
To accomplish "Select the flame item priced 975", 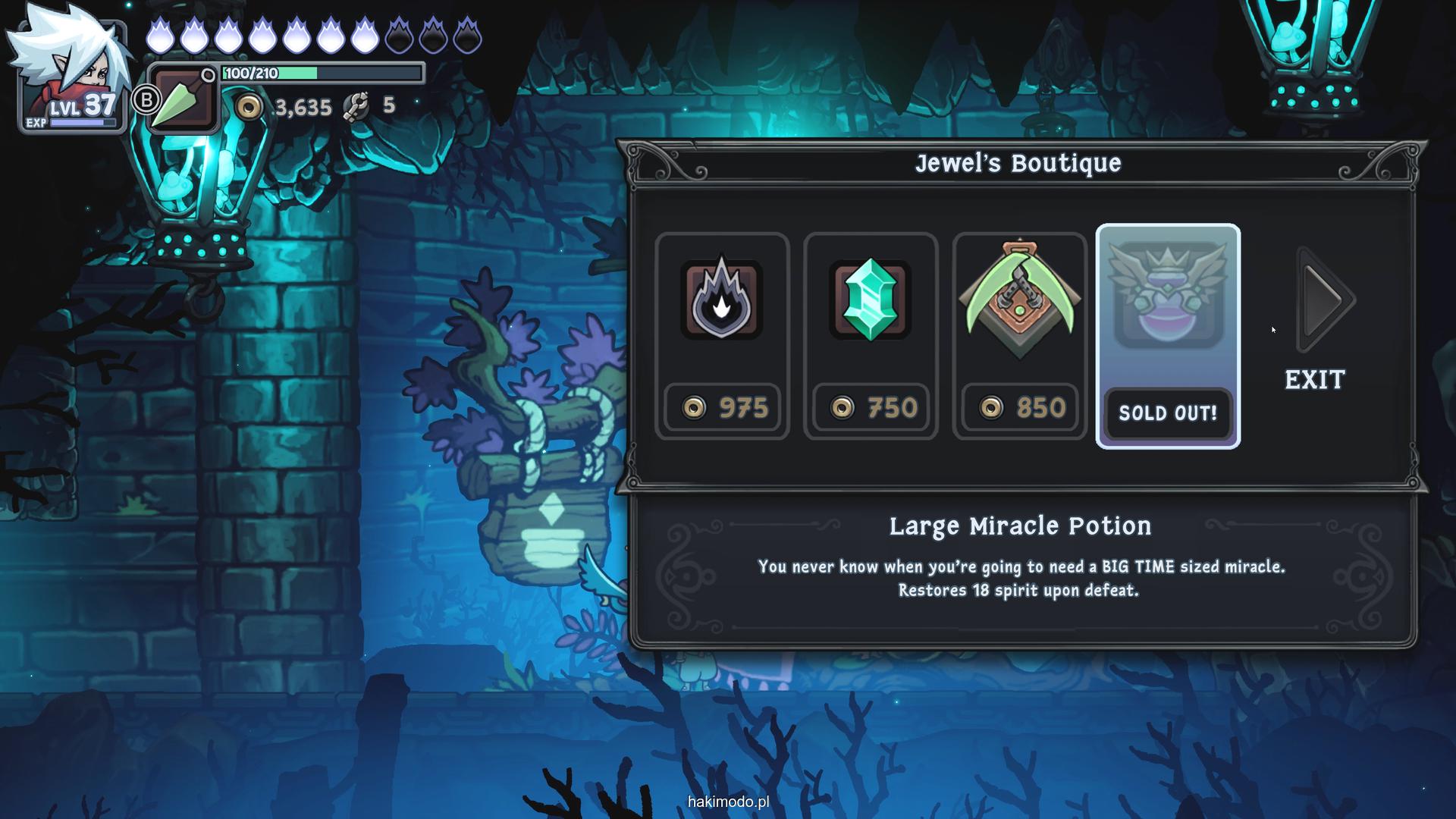I will click(x=721, y=335).
